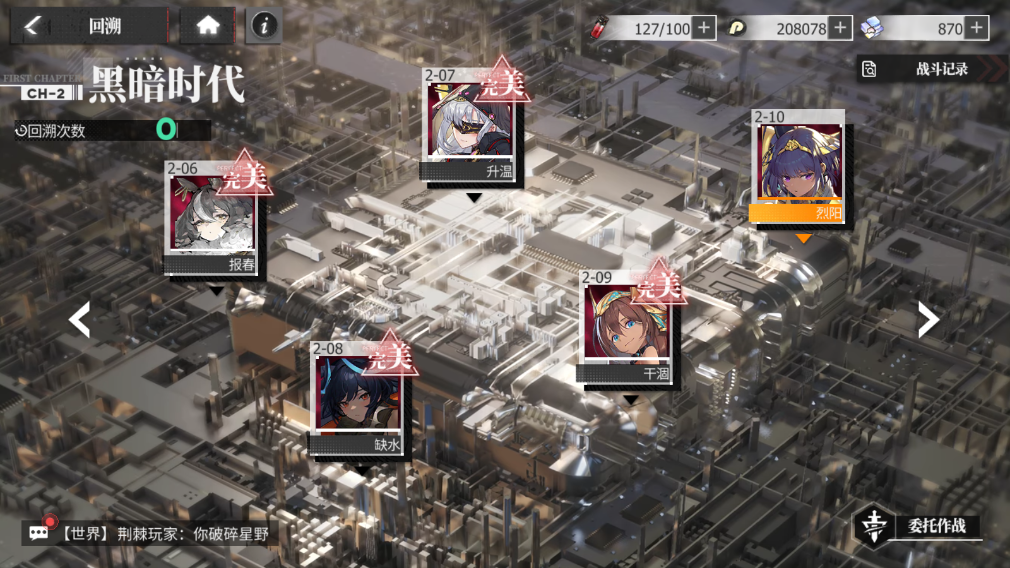This screenshot has width=1010, height=568.
Task: Add gold coins with the plus button
Action: point(841,28)
